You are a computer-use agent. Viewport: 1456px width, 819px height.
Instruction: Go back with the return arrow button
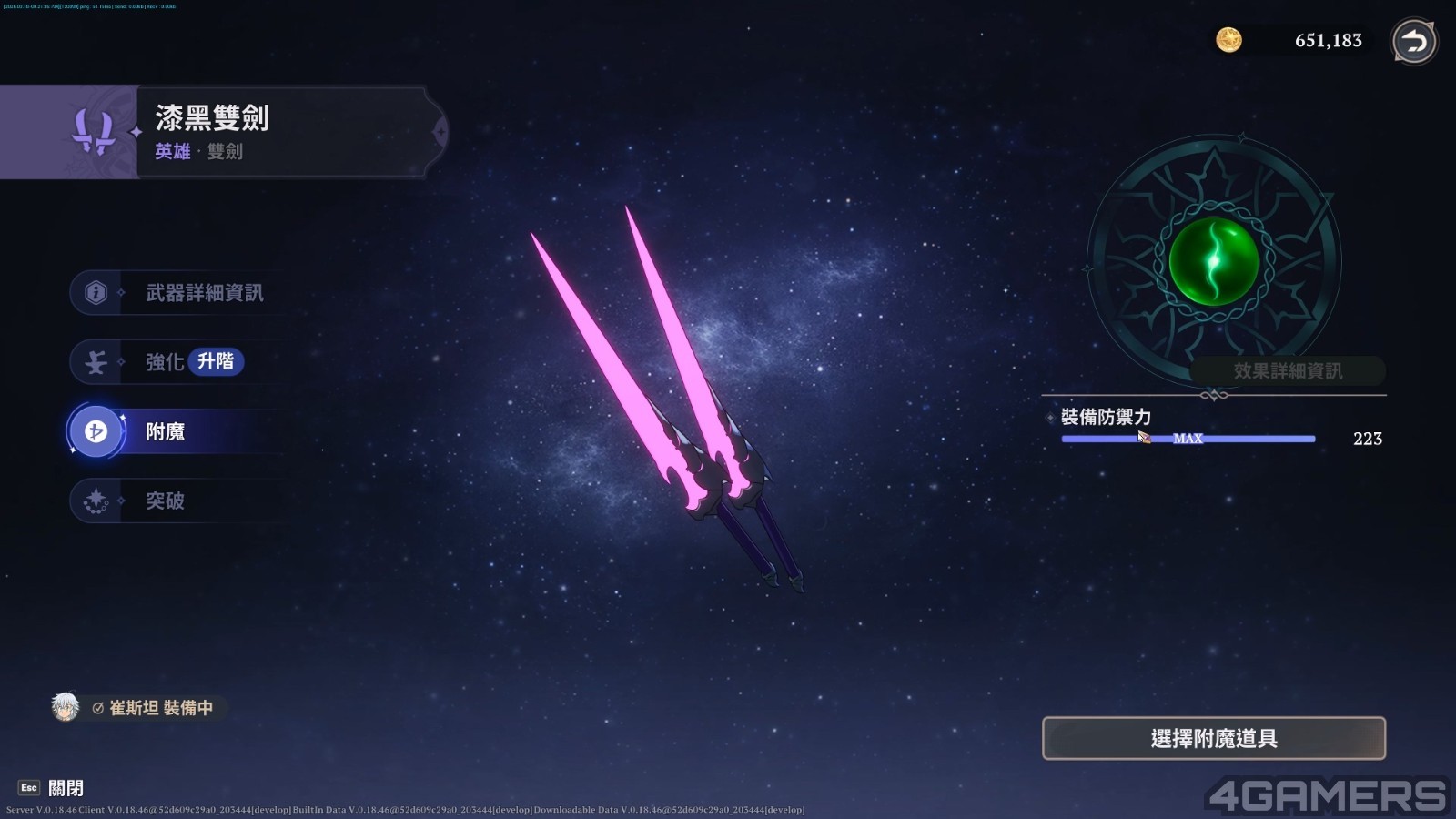1413,41
